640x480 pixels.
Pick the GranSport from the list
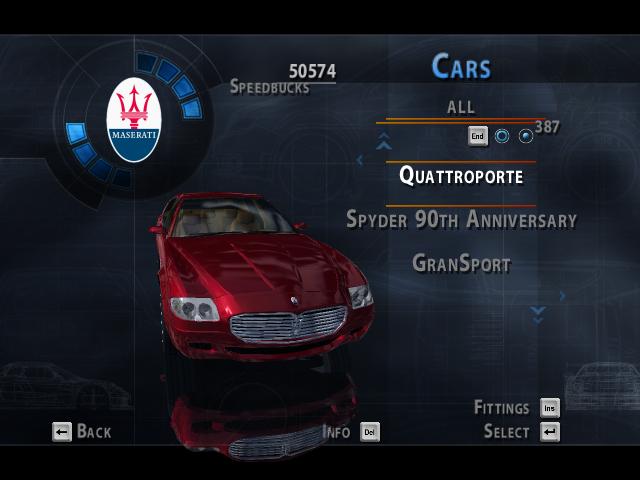[461, 264]
